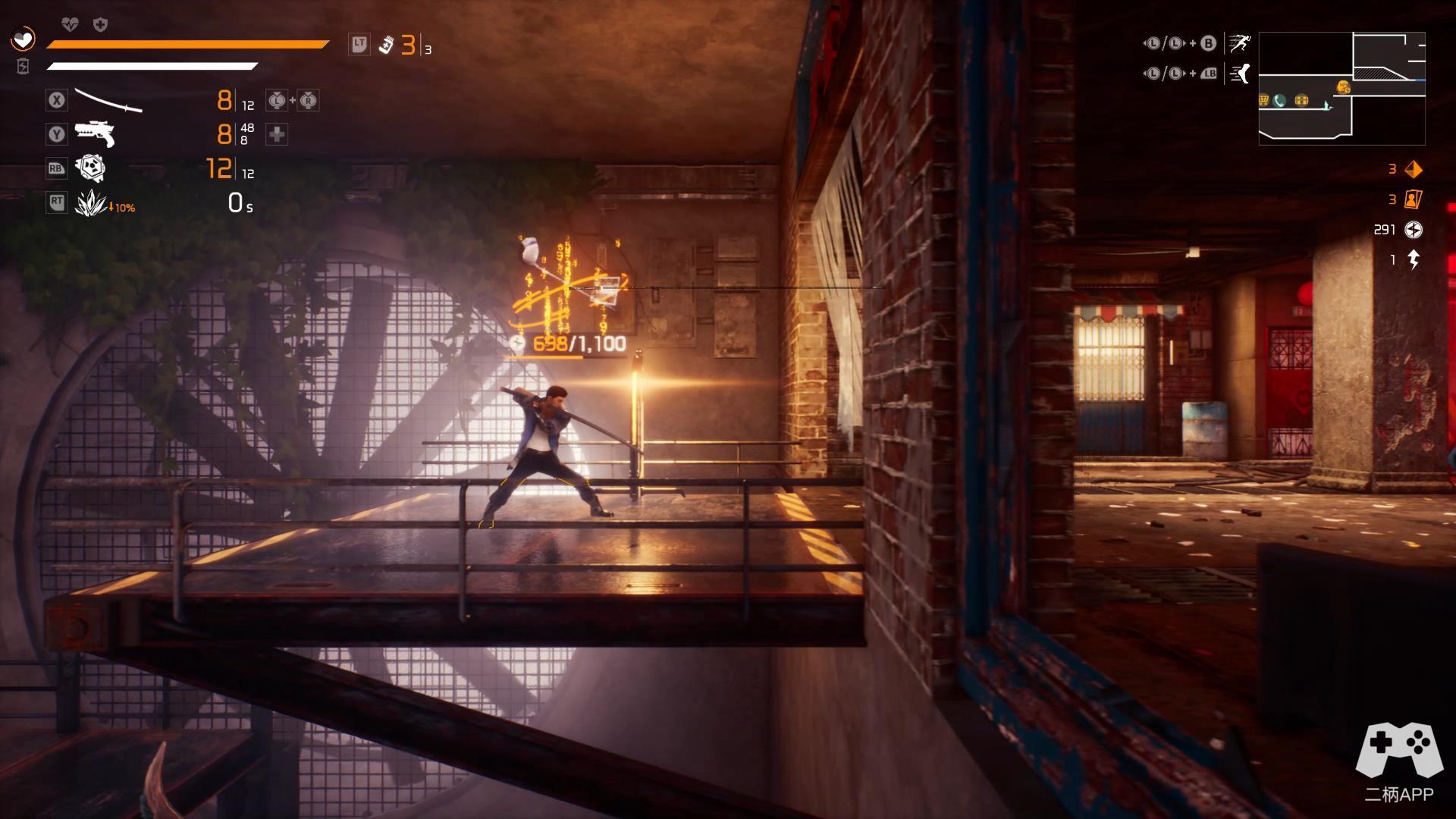1456x819 pixels.
Task: Activate the grenade gadget icon
Action: (91, 168)
